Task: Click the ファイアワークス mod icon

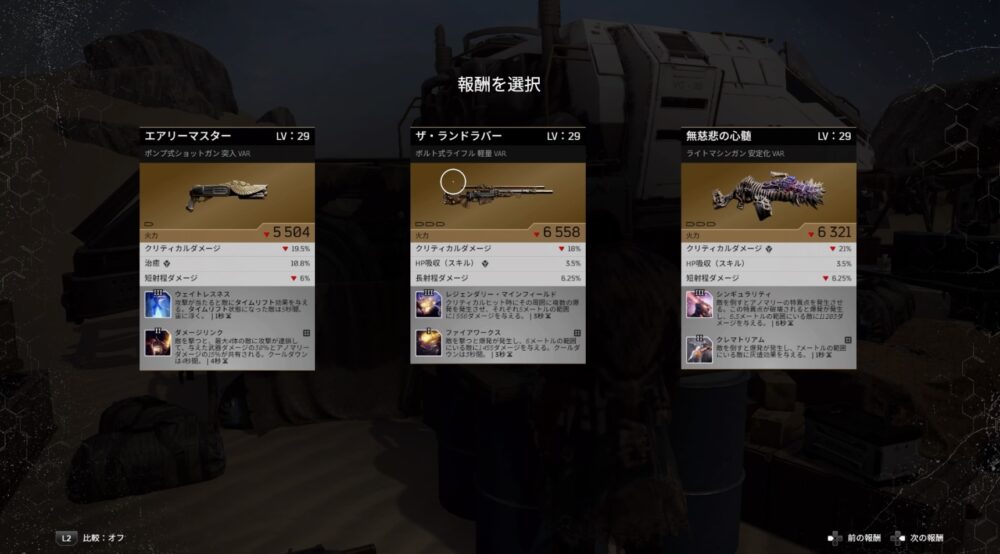Action: click(x=428, y=345)
